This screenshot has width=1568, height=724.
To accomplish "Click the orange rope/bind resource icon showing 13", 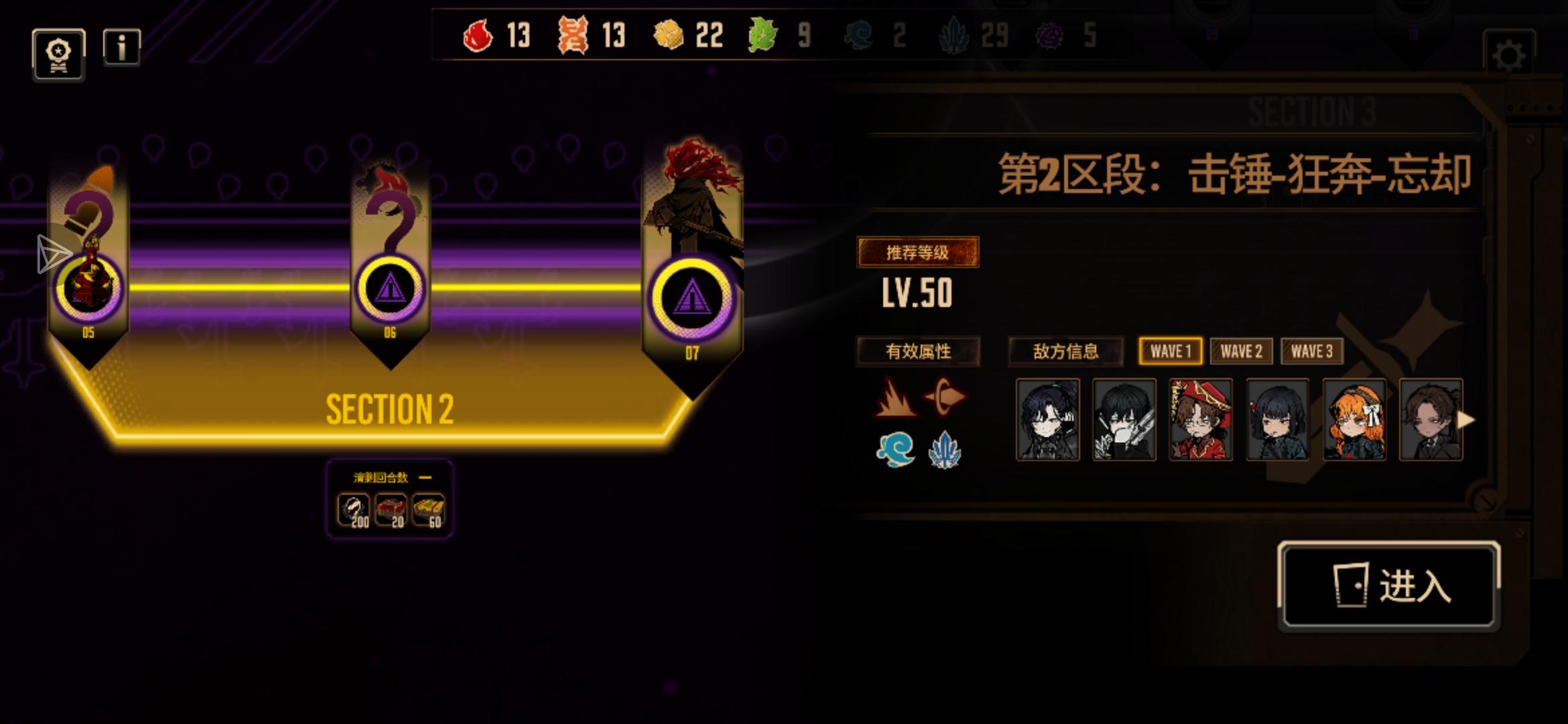I will (x=572, y=35).
